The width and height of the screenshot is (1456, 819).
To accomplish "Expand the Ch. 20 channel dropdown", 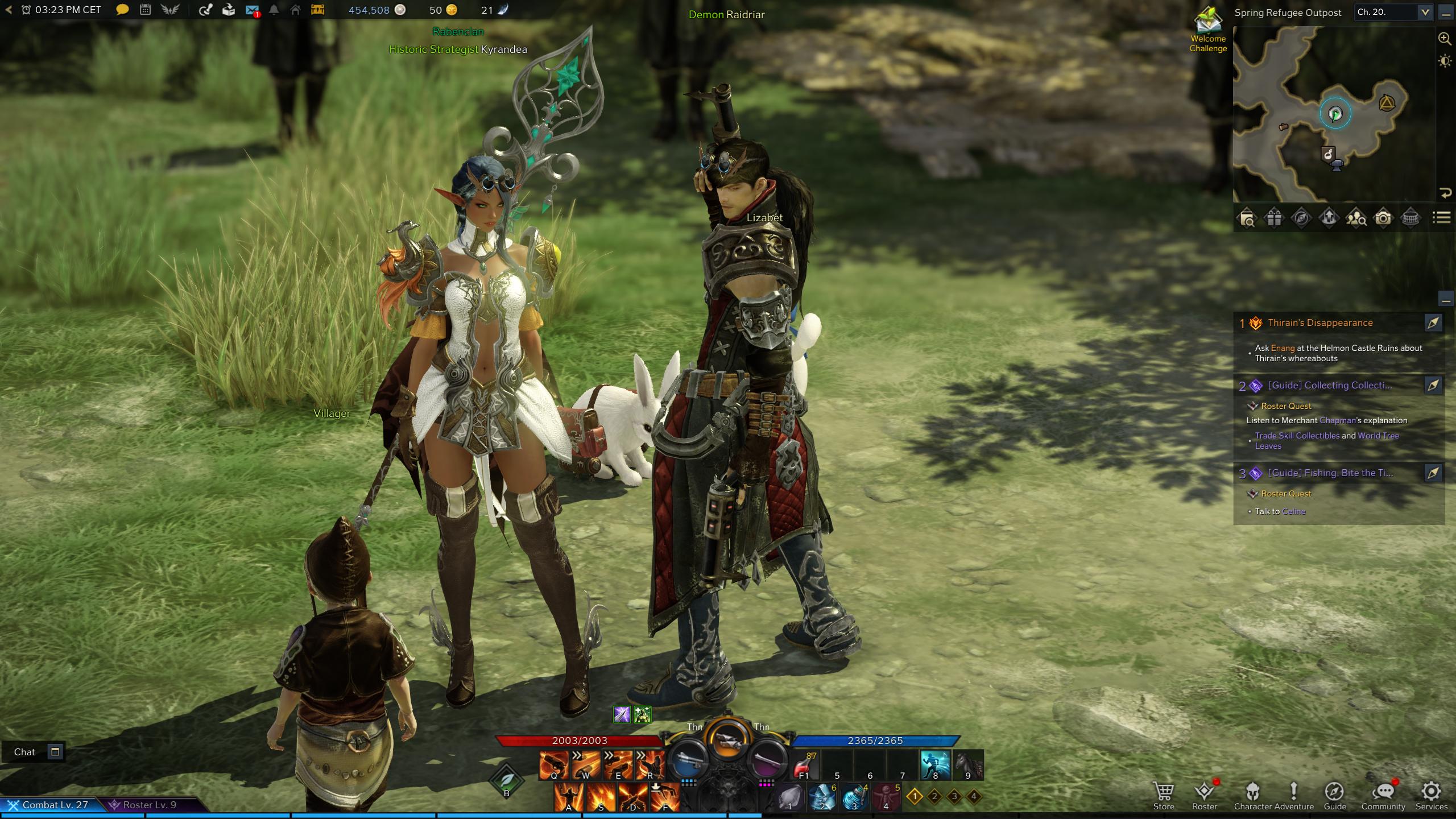I will tap(1425, 12).
